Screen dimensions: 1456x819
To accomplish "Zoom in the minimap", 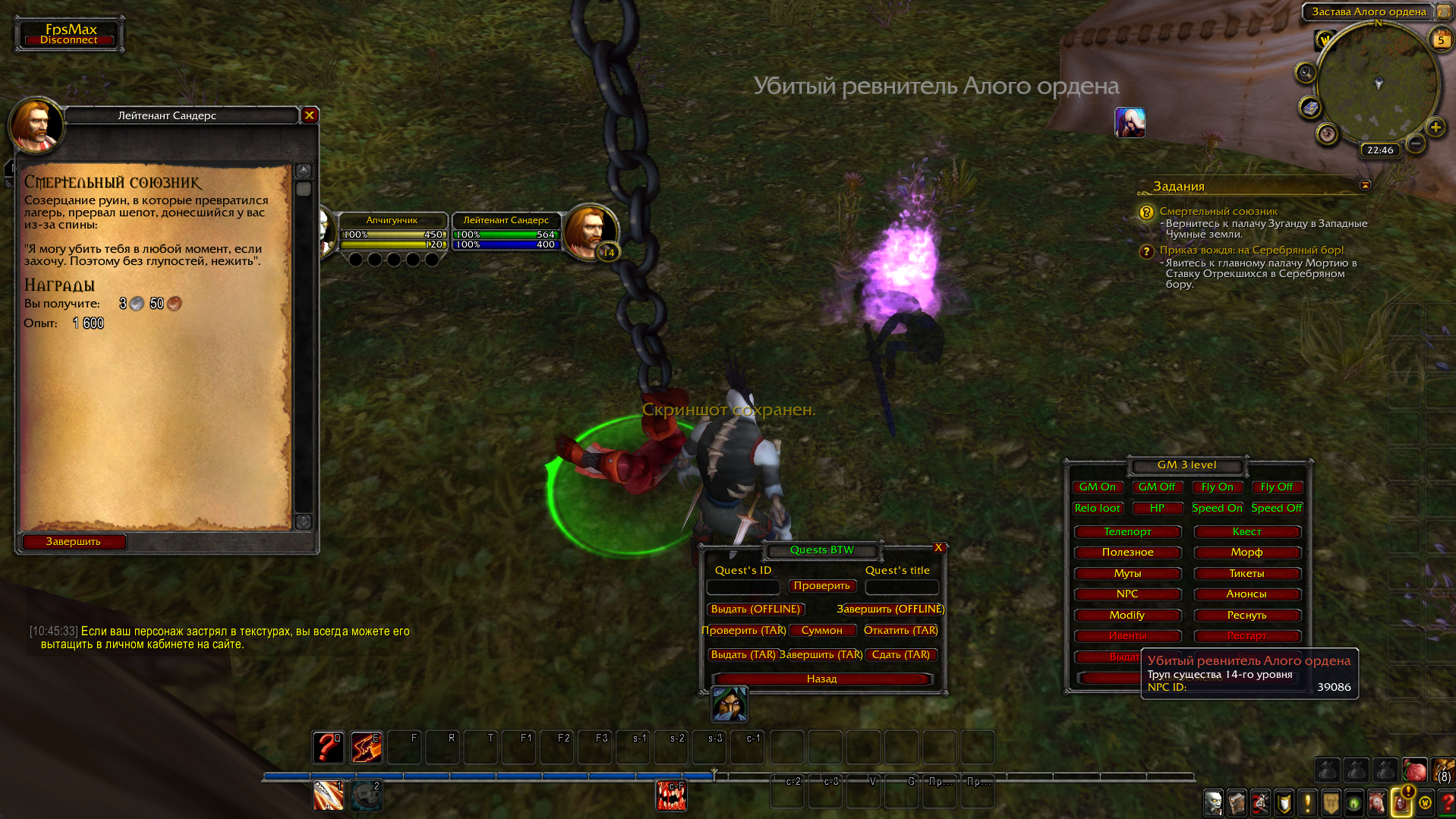I will [x=1435, y=128].
